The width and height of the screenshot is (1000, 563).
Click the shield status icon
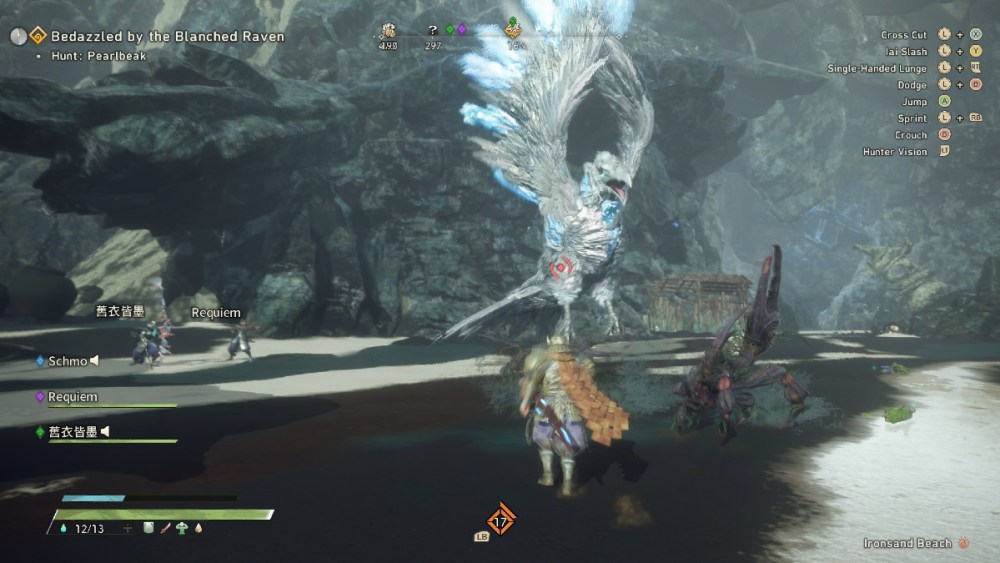(148, 528)
